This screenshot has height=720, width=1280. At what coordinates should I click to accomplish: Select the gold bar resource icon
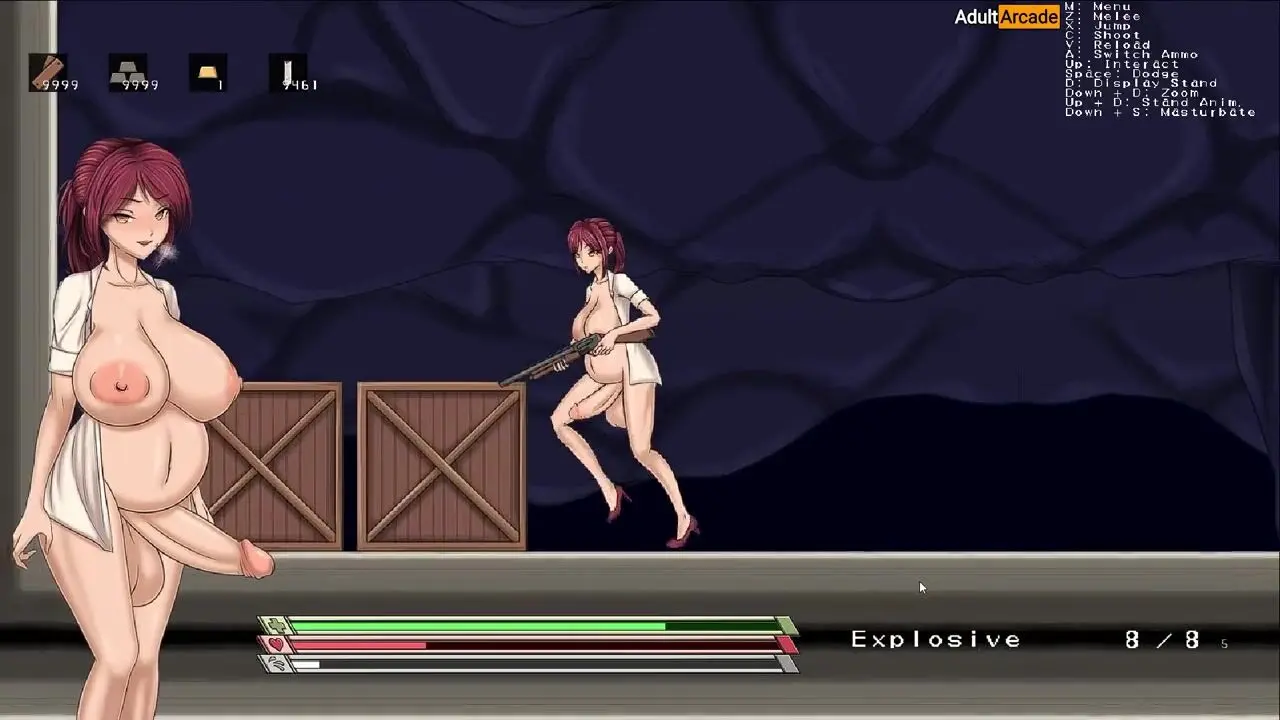pyautogui.click(x=208, y=72)
